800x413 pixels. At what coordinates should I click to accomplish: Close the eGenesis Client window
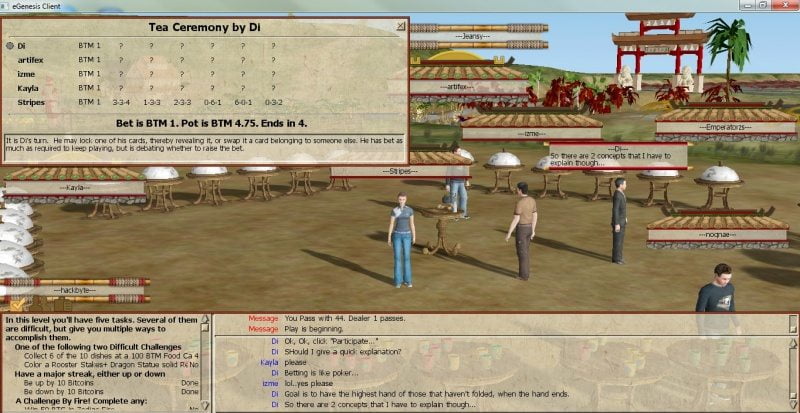[x=784, y=6]
